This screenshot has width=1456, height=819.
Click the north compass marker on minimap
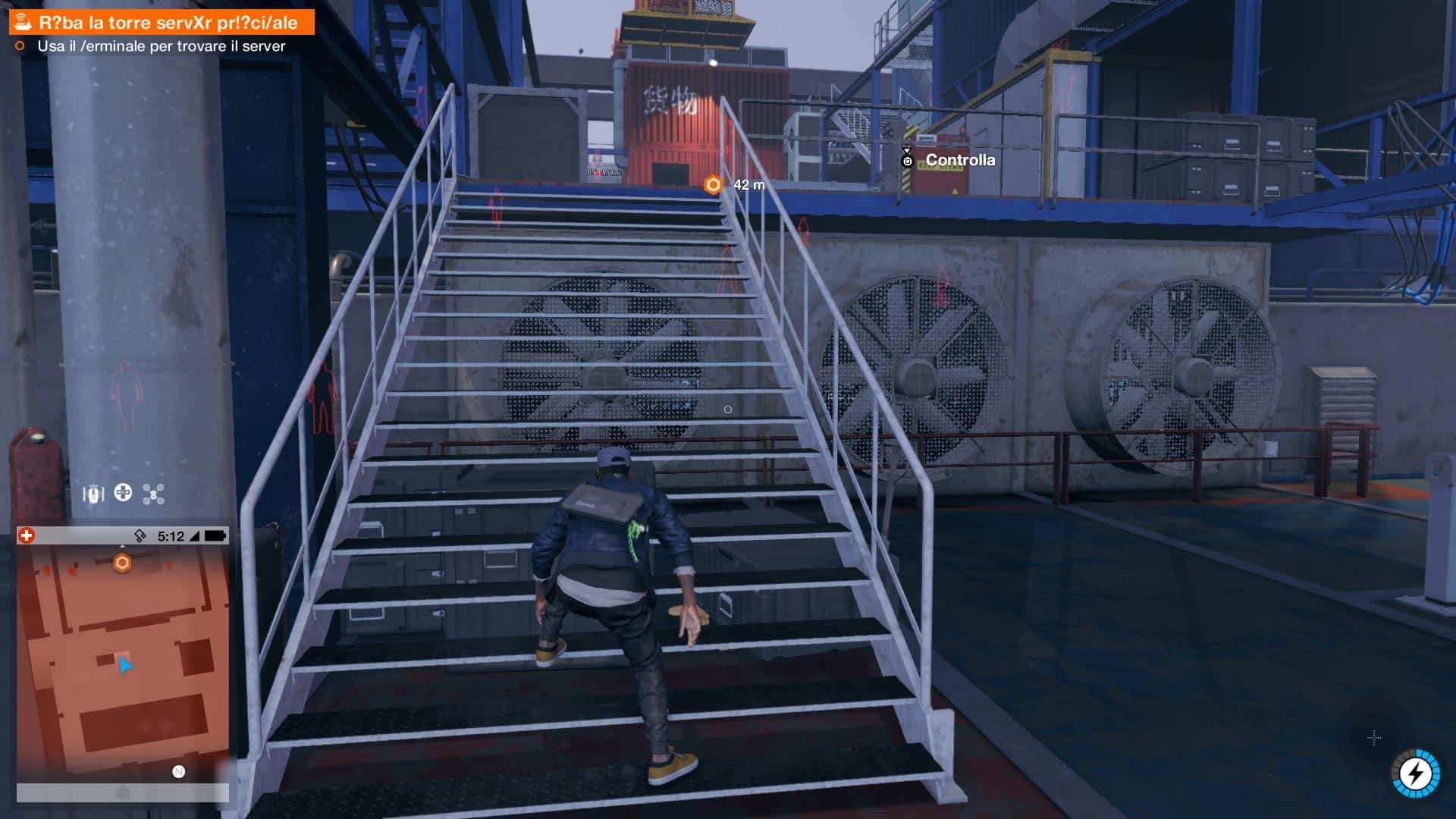[179, 772]
